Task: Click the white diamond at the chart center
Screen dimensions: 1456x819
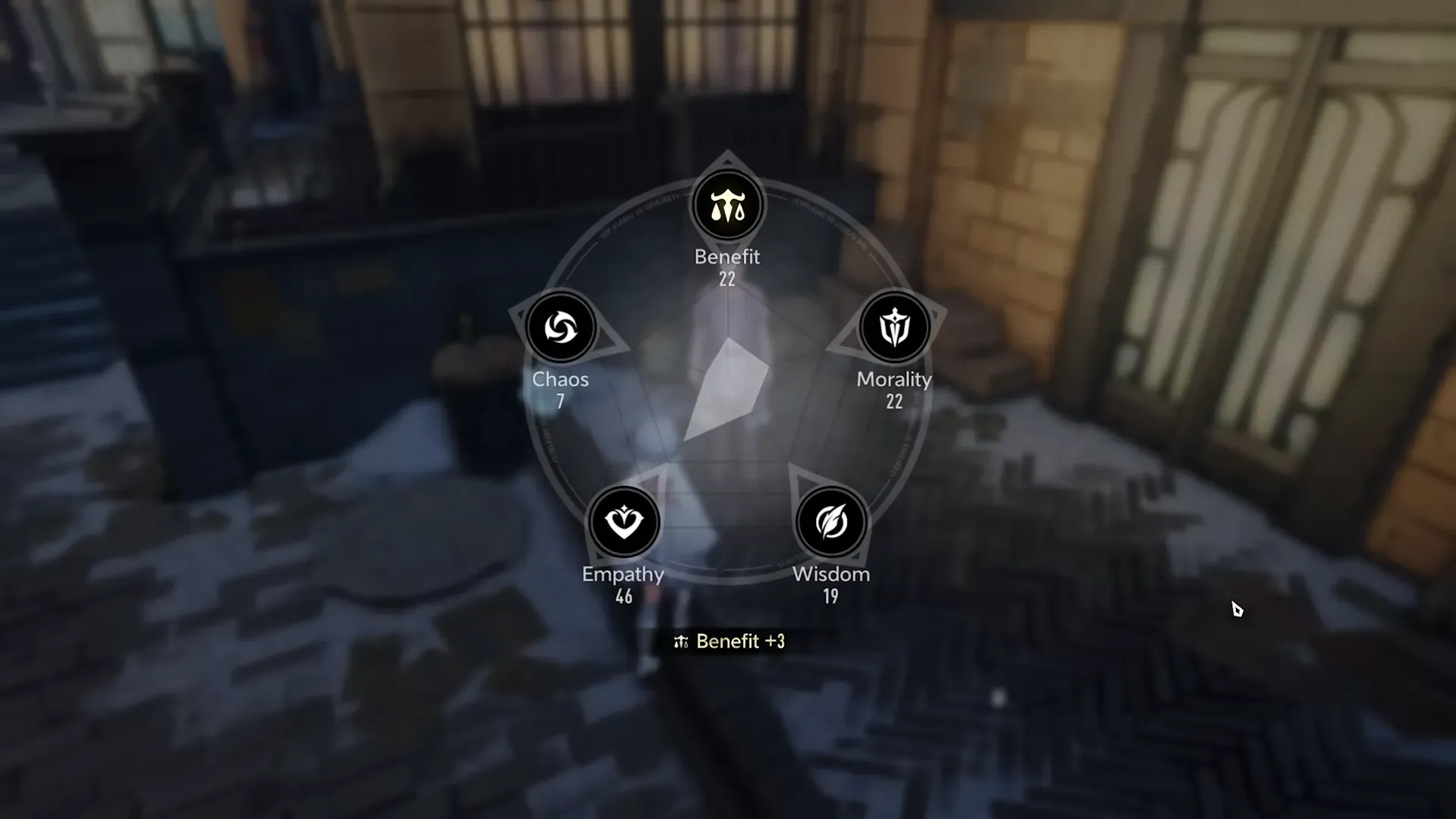Action: point(726,383)
